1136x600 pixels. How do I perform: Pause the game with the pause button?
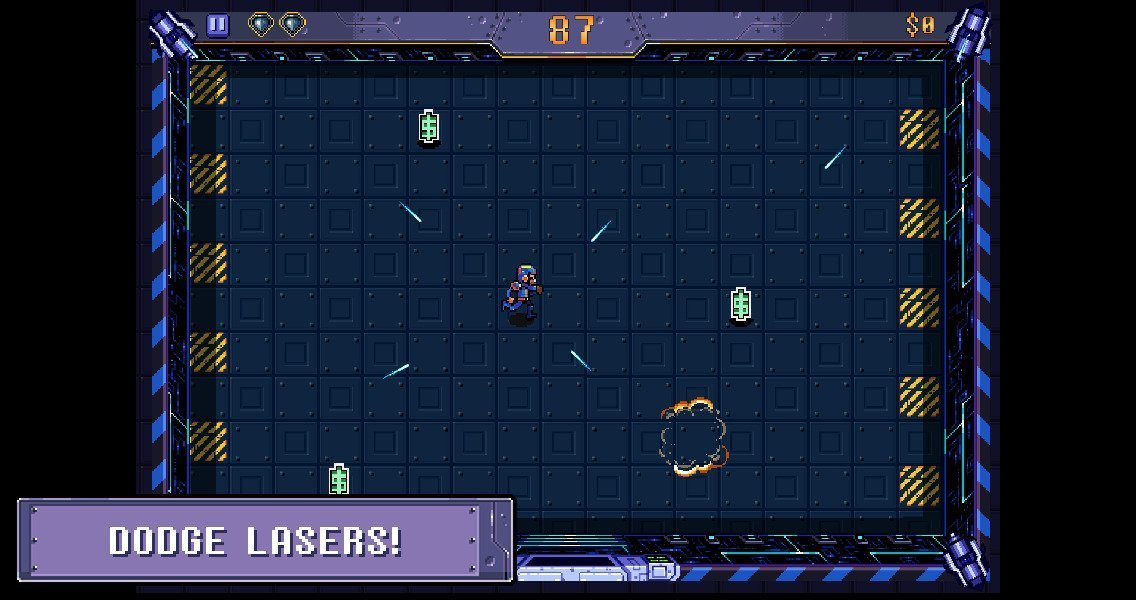pyautogui.click(x=217, y=26)
